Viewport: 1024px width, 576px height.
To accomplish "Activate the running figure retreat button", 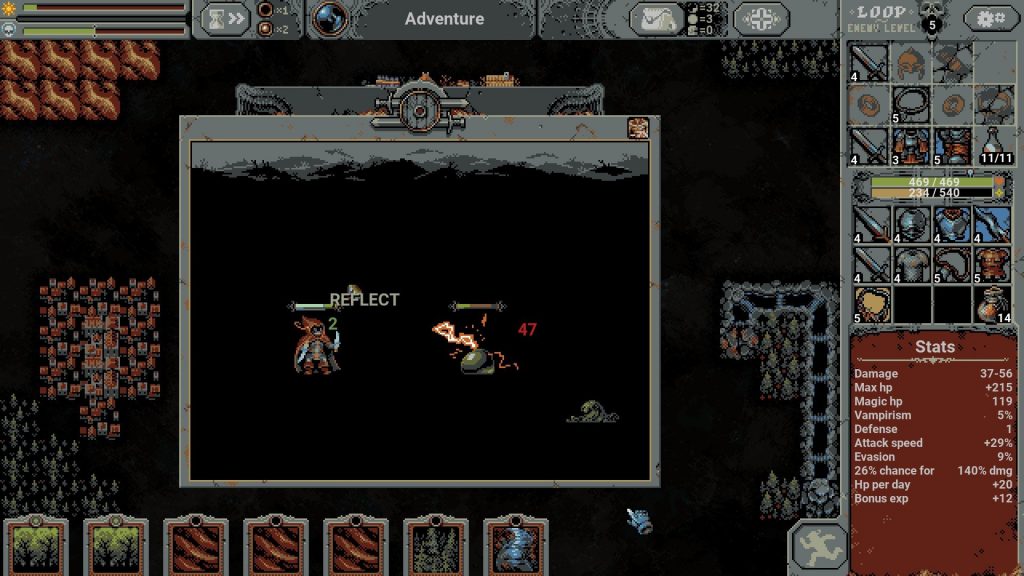I will tap(818, 546).
